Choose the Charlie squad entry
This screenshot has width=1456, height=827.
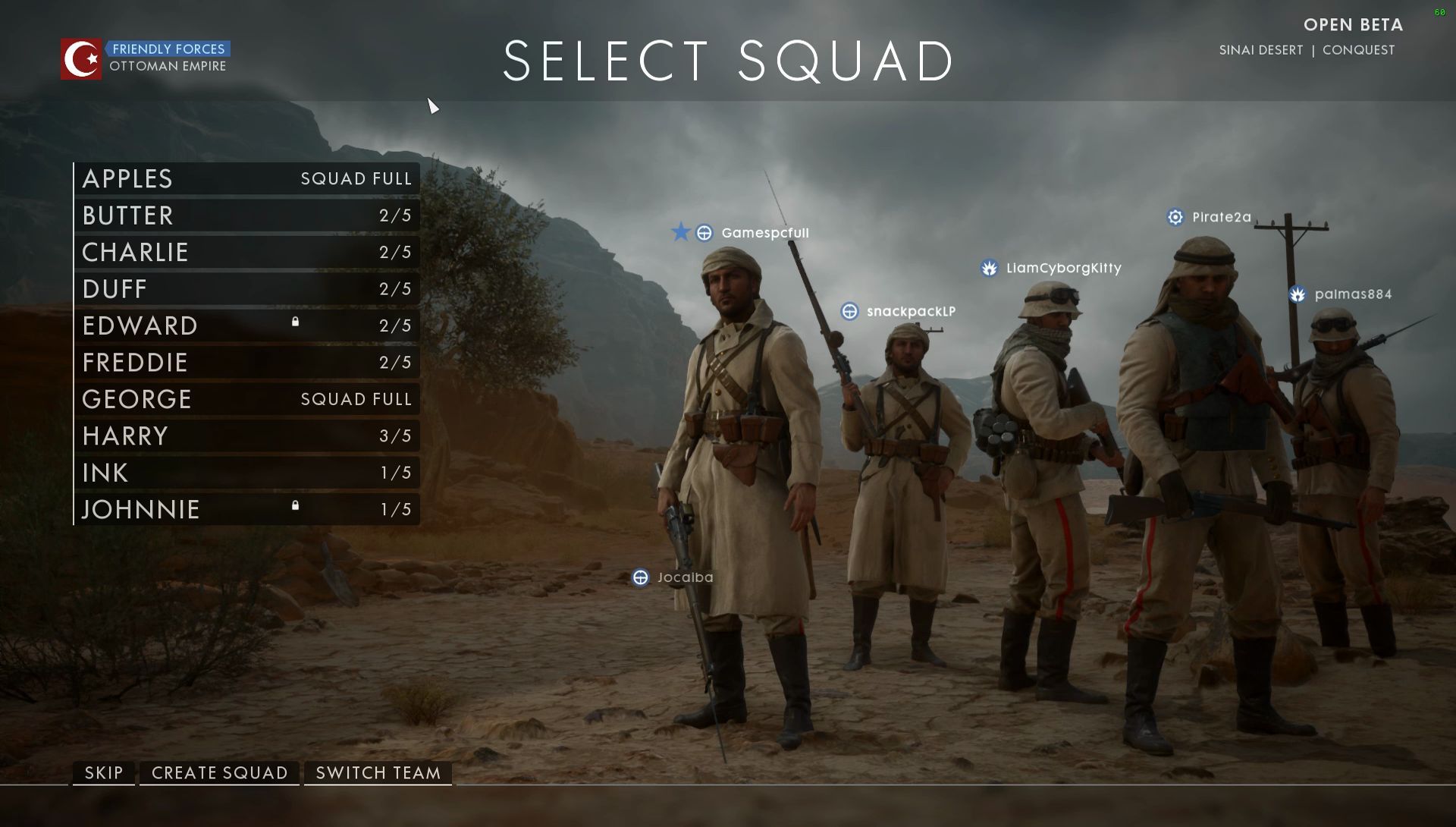click(x=247, y=252)
